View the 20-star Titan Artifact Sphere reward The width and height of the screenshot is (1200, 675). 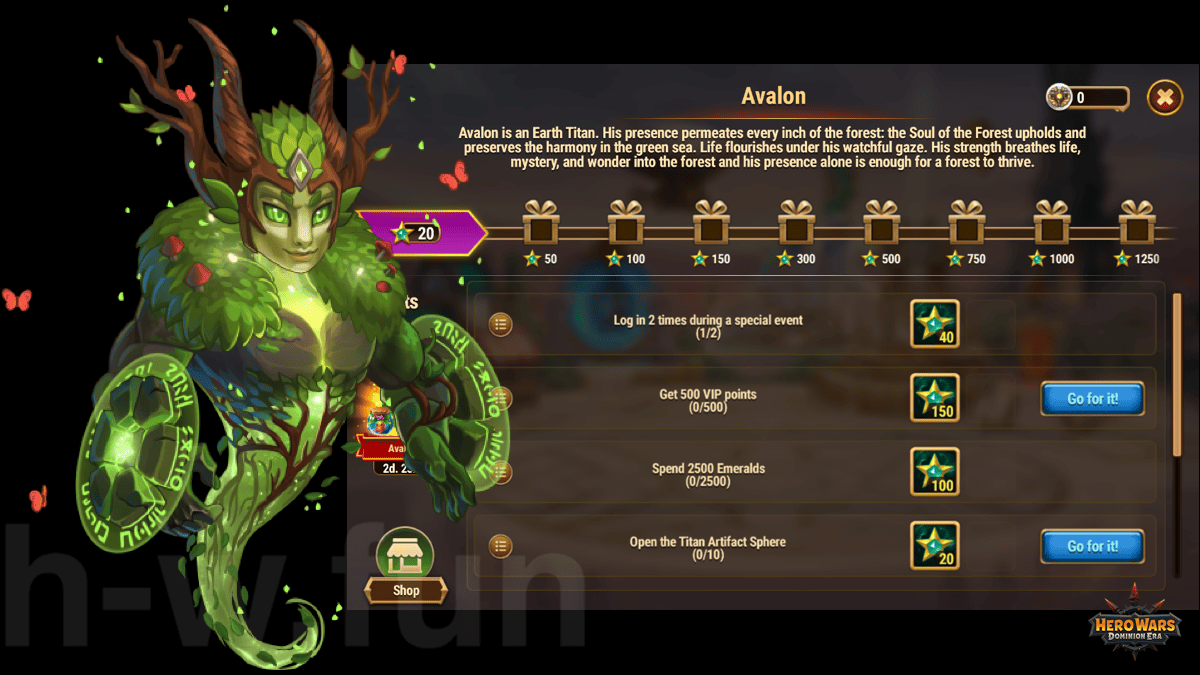coord(935,546)
